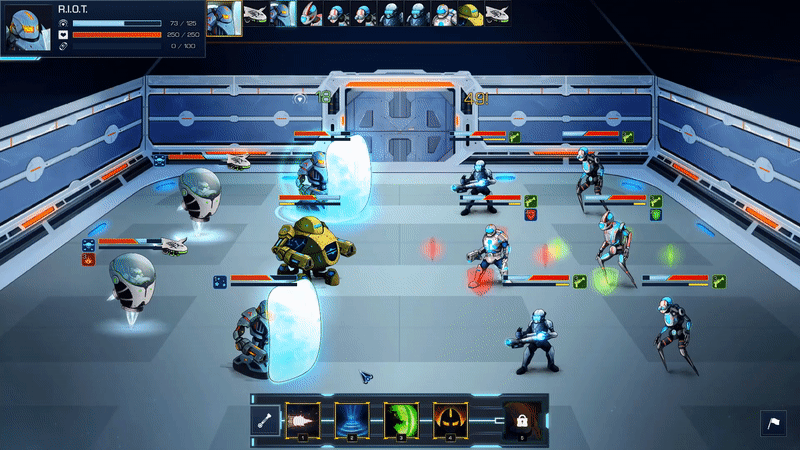Select the red finned unit in turn order
800x450 pixels.
tap(310, 14)
